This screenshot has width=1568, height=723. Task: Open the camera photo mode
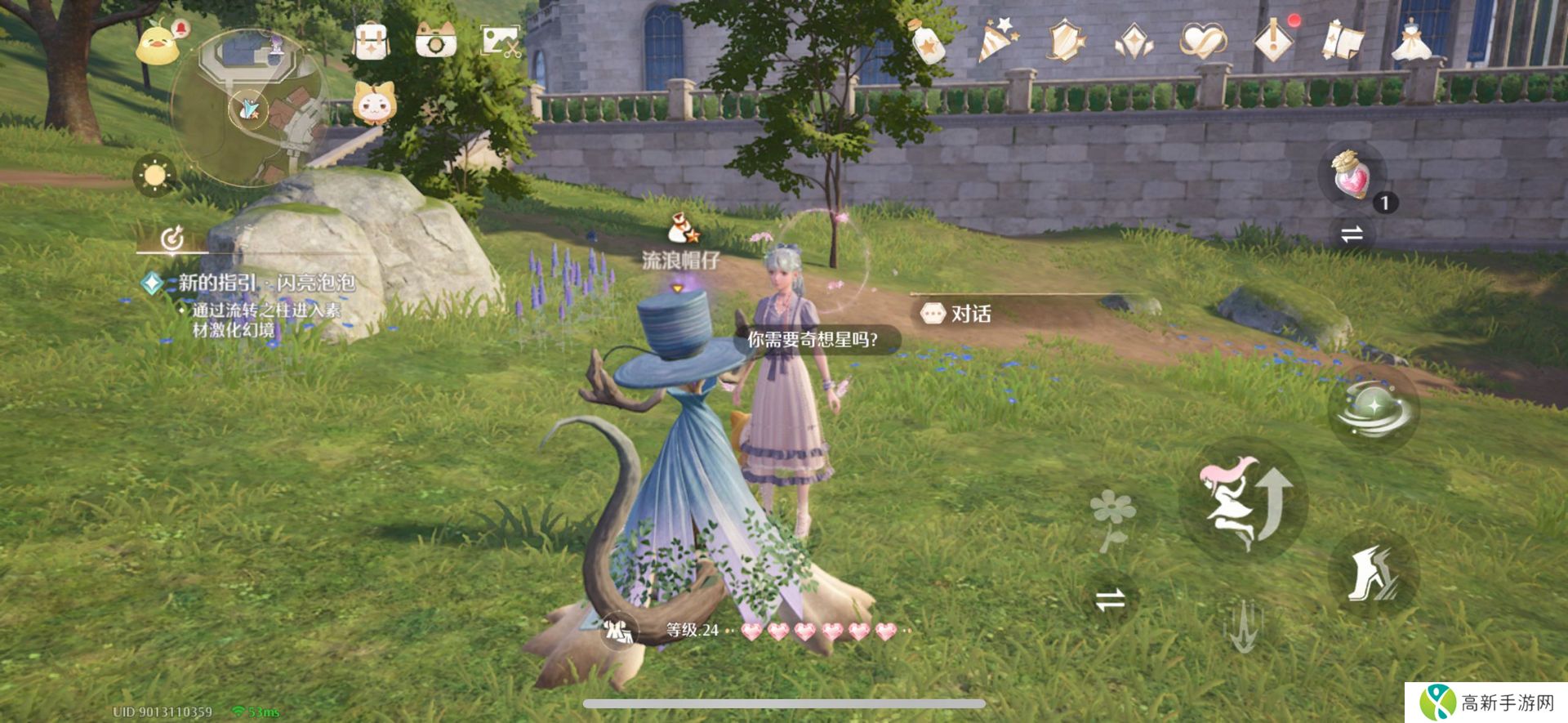pyautogui.click(x=435, y=39)
